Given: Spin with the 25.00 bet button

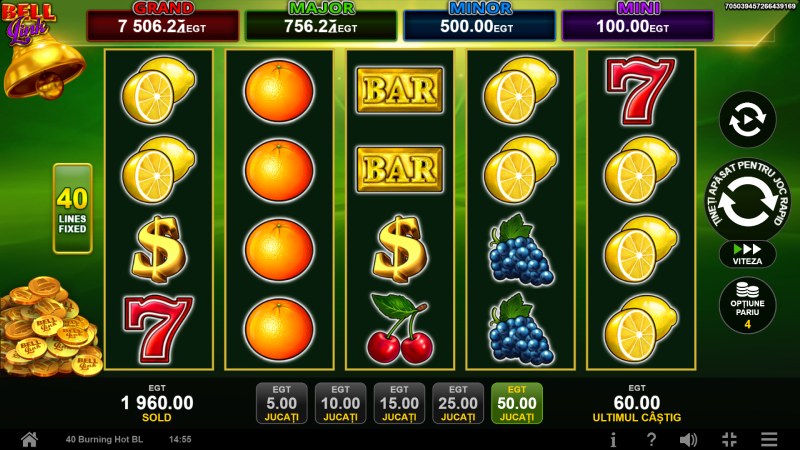Looking at the screenshot, I should [458, 403].
